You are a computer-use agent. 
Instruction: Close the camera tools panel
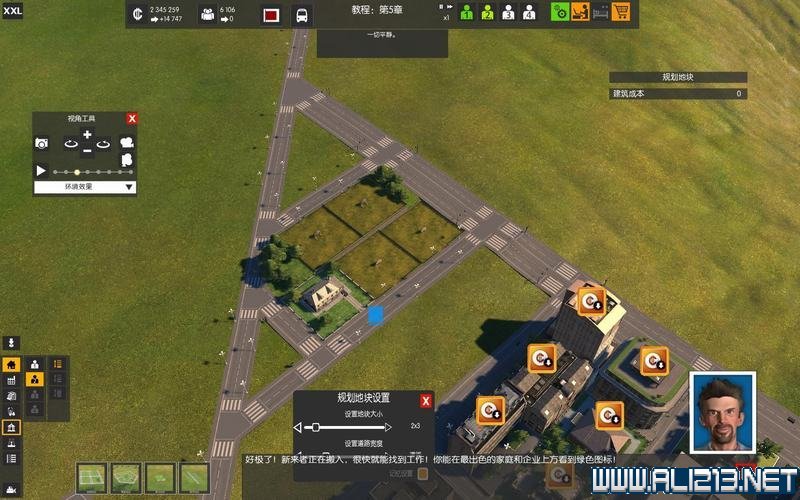click(x=132, y=119)
